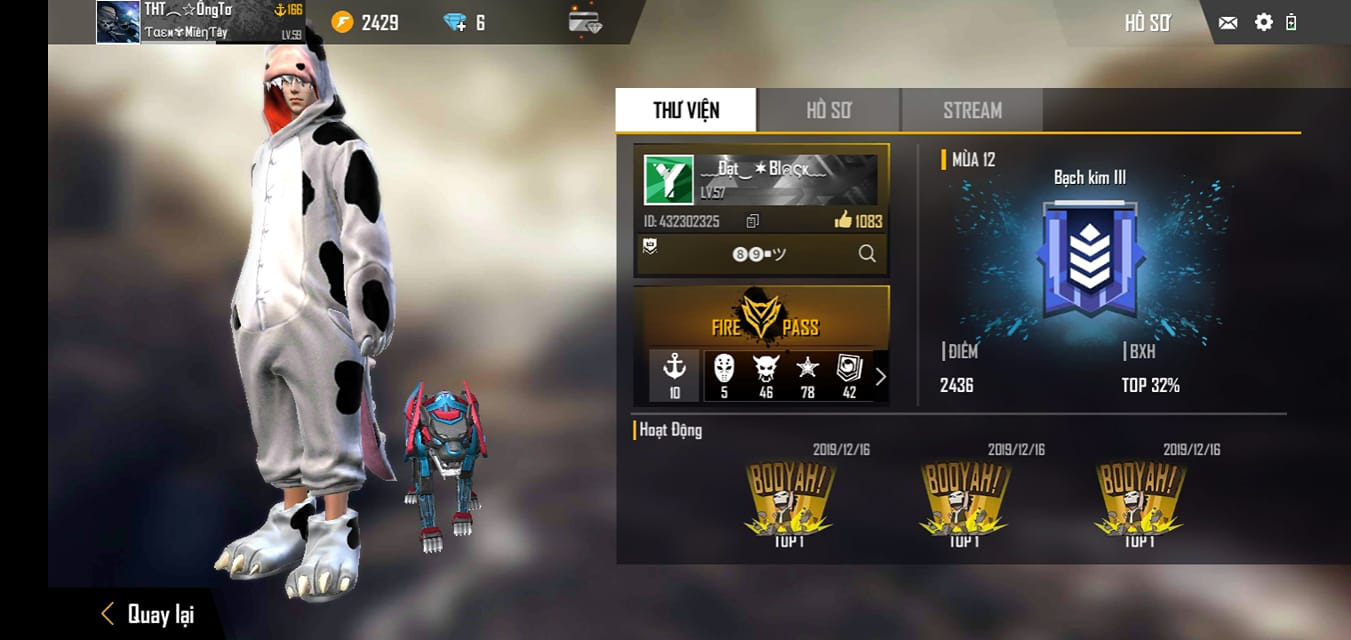Switch to the Thư Viện tab
Screen dimensions: 1351x640
coord(686,110)
